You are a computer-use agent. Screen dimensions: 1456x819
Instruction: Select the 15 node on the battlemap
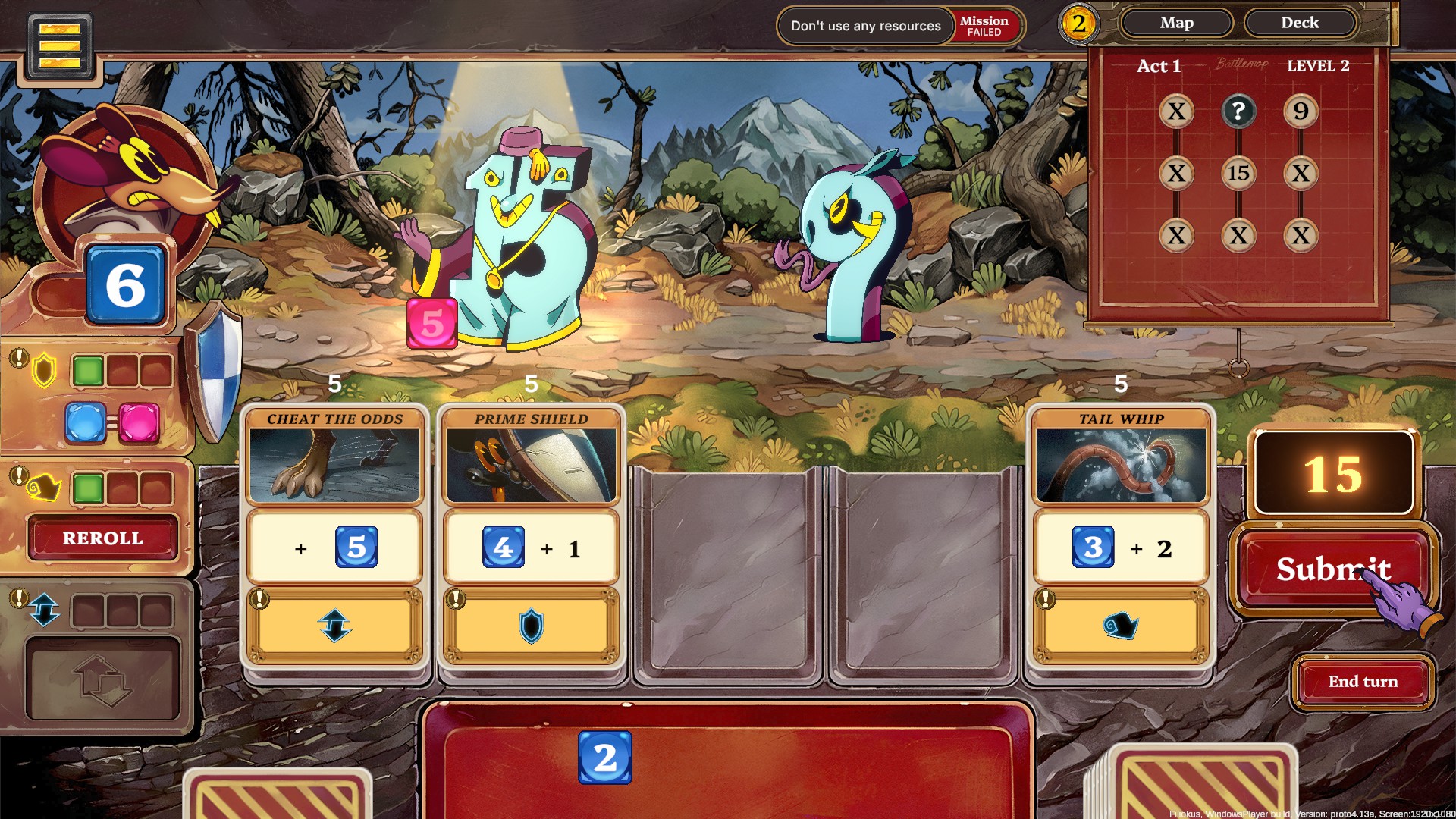(1238, 174)
